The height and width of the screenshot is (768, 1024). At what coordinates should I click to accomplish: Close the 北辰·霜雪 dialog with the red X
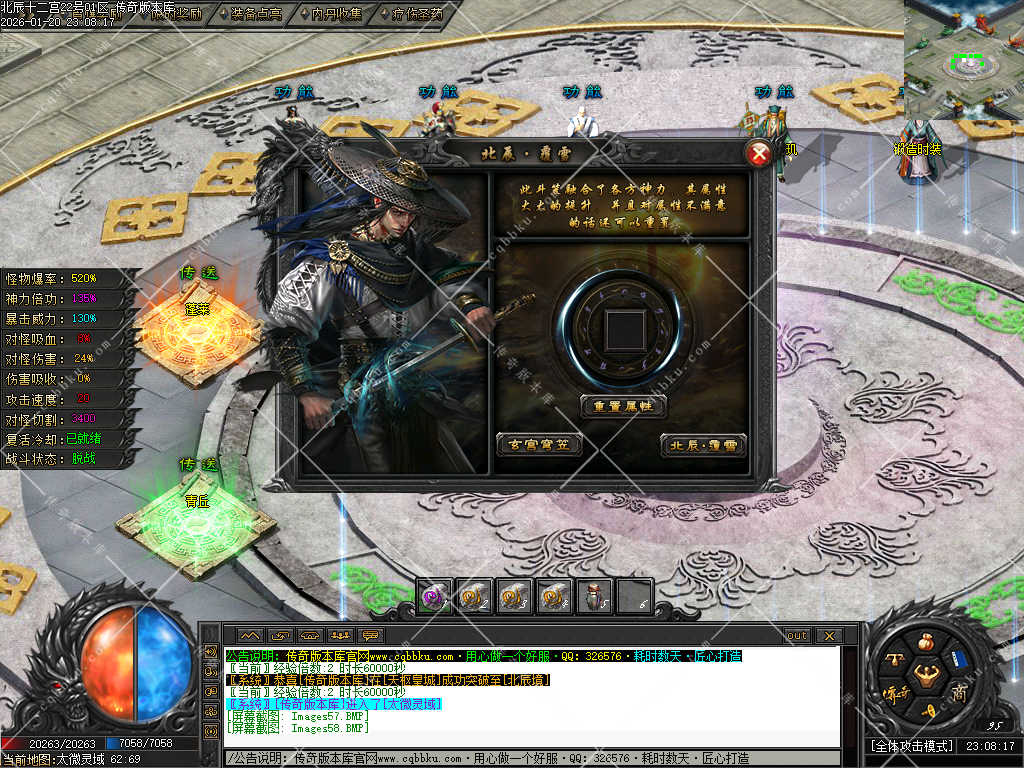(x=760, y=154)
